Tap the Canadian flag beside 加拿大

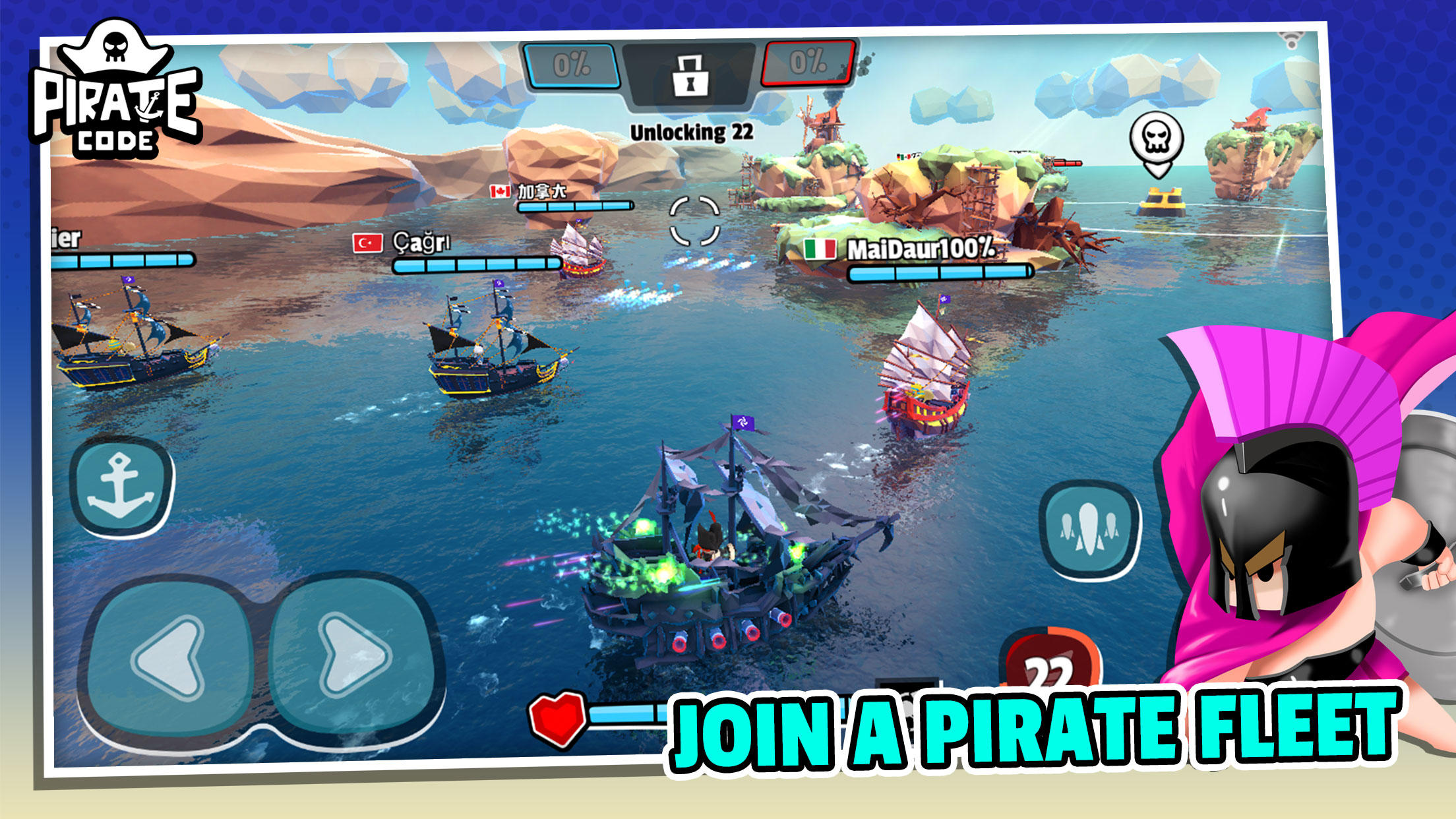tap(499, 191)
